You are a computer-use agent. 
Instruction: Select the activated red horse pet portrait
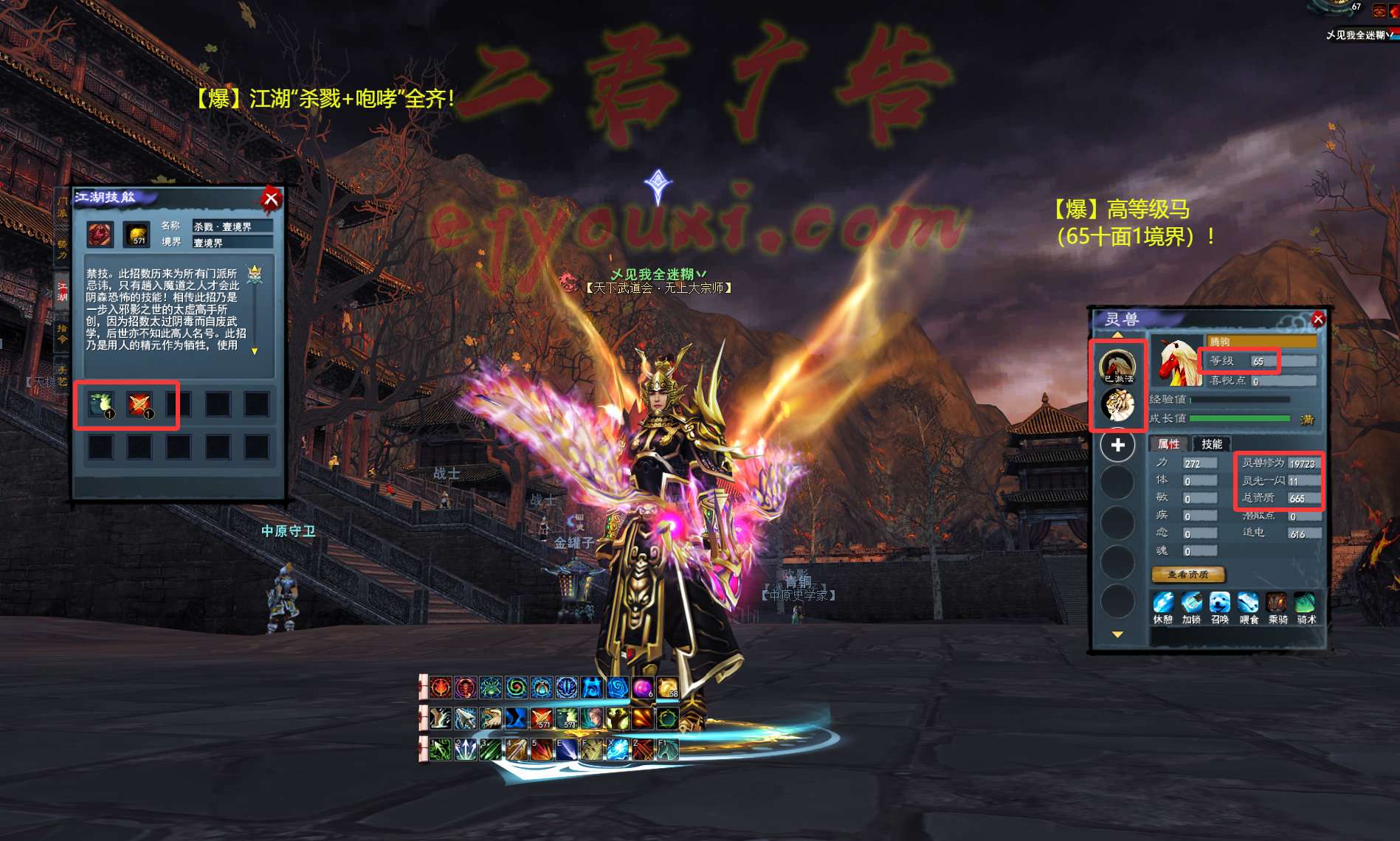coord(1117,366)
